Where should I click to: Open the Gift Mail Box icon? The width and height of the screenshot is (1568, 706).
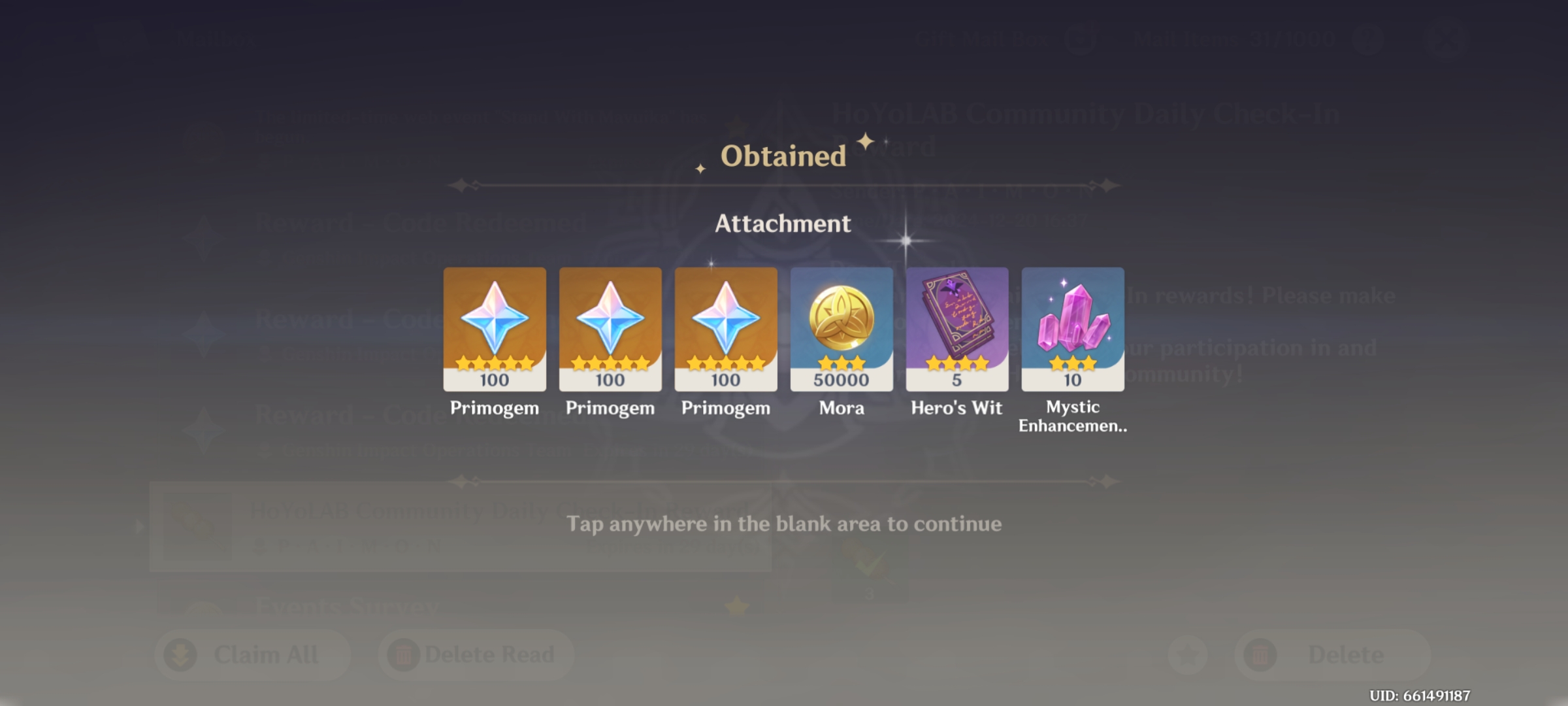1081,38
